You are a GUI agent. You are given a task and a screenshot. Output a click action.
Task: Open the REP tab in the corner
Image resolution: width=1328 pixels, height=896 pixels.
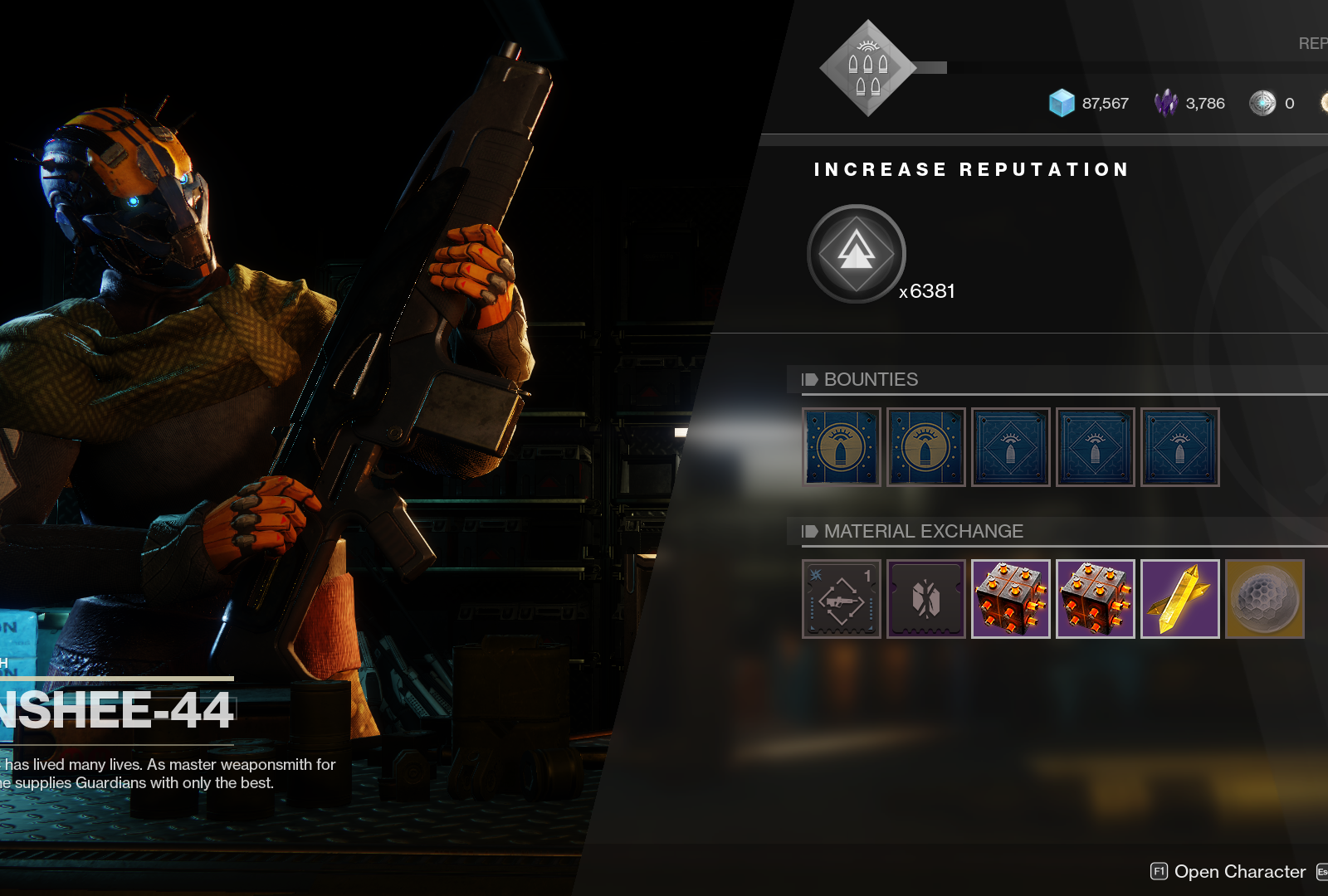[x=1314, y=43]
